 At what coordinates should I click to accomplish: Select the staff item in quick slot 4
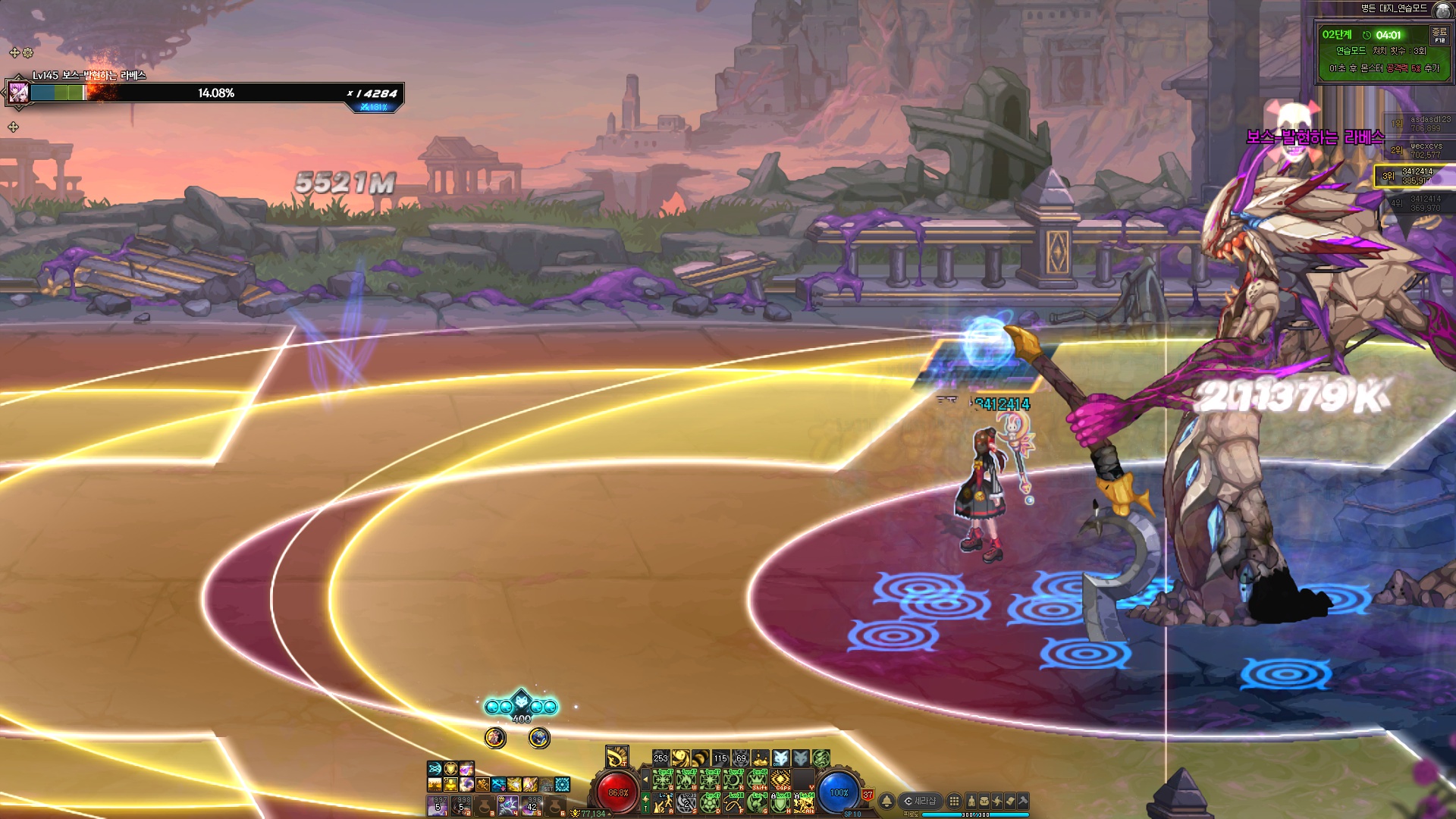point(508,805)
